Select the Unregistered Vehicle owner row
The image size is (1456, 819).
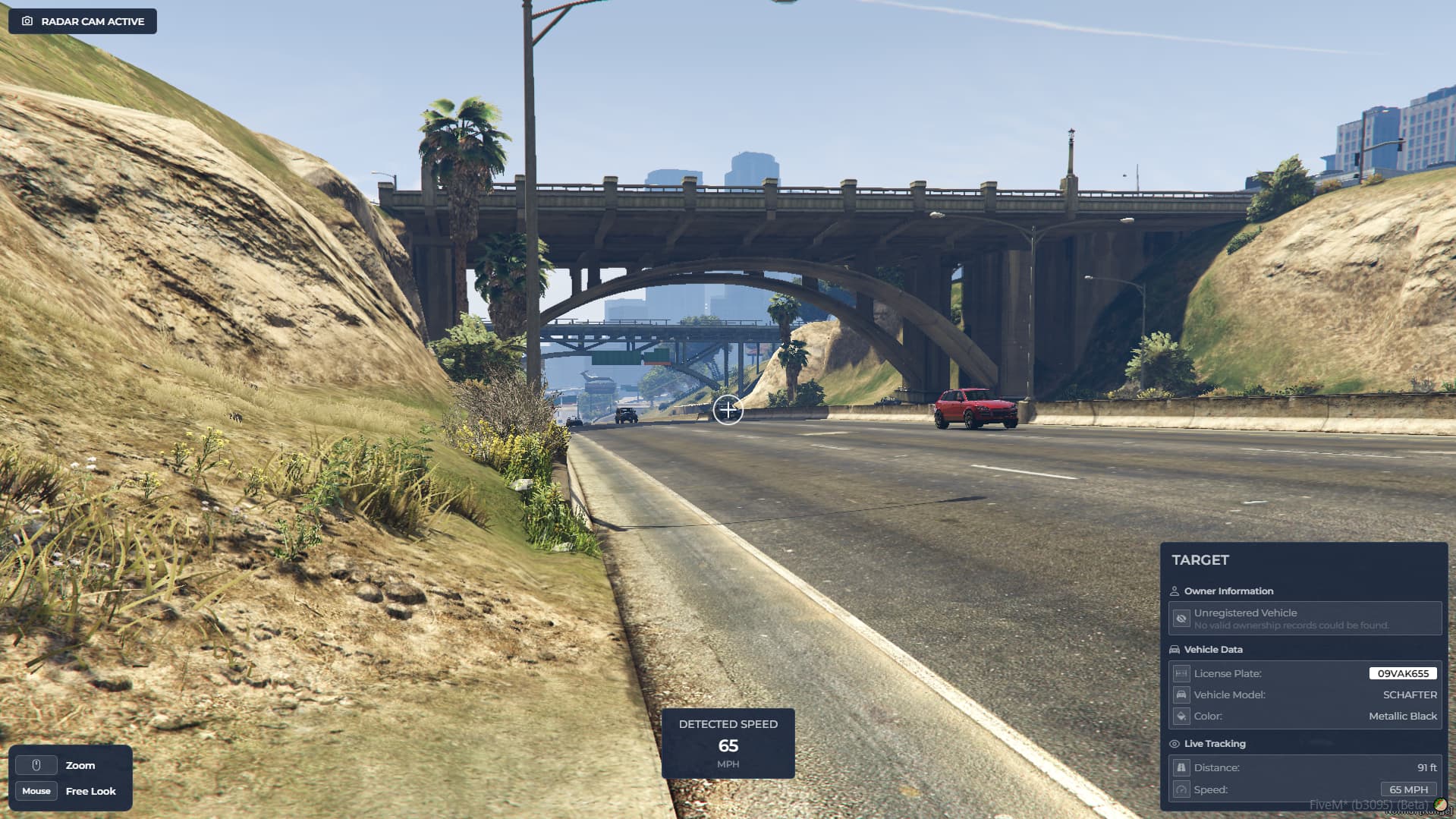1304,619
